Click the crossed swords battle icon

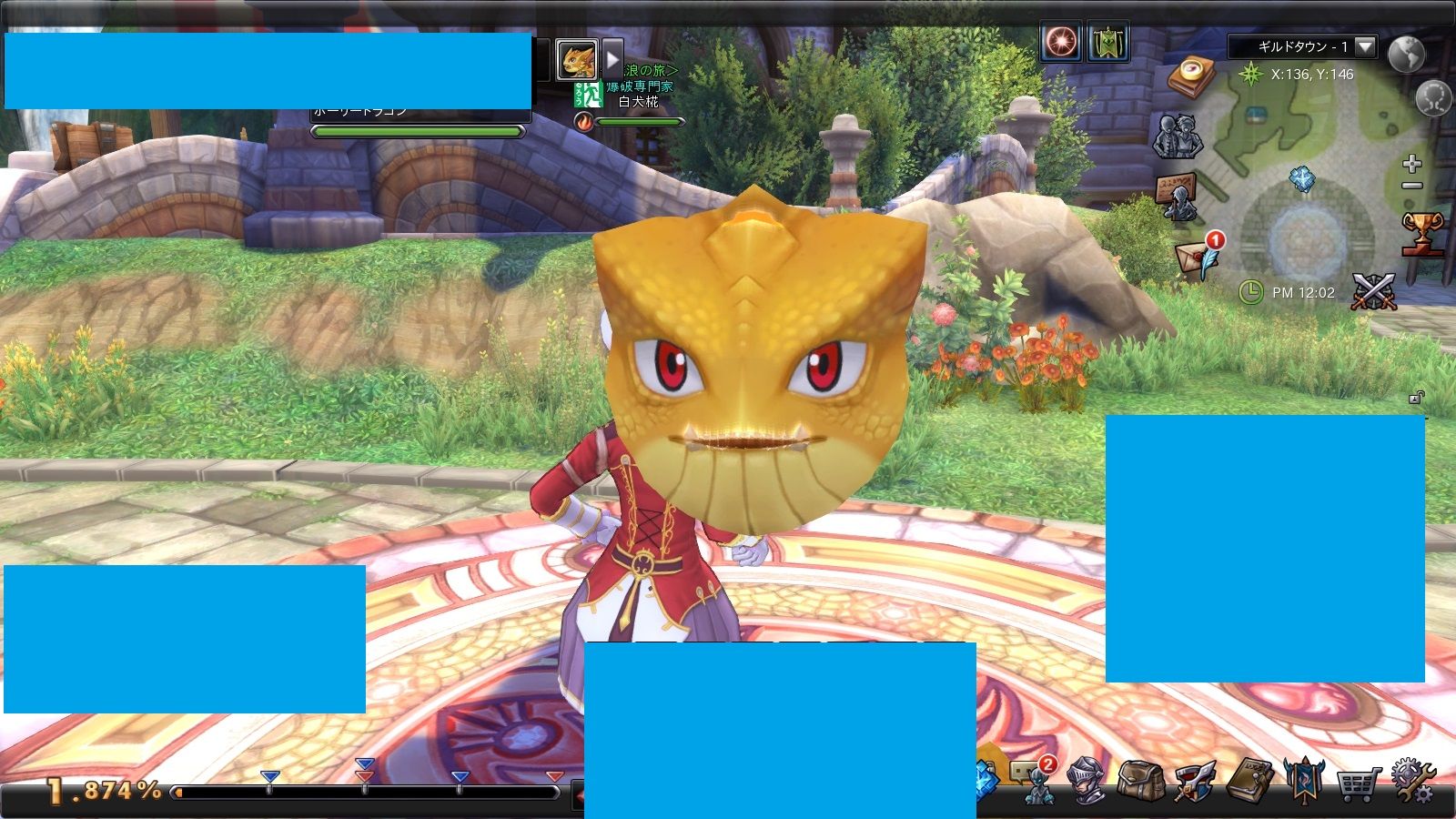[1373, 292]
